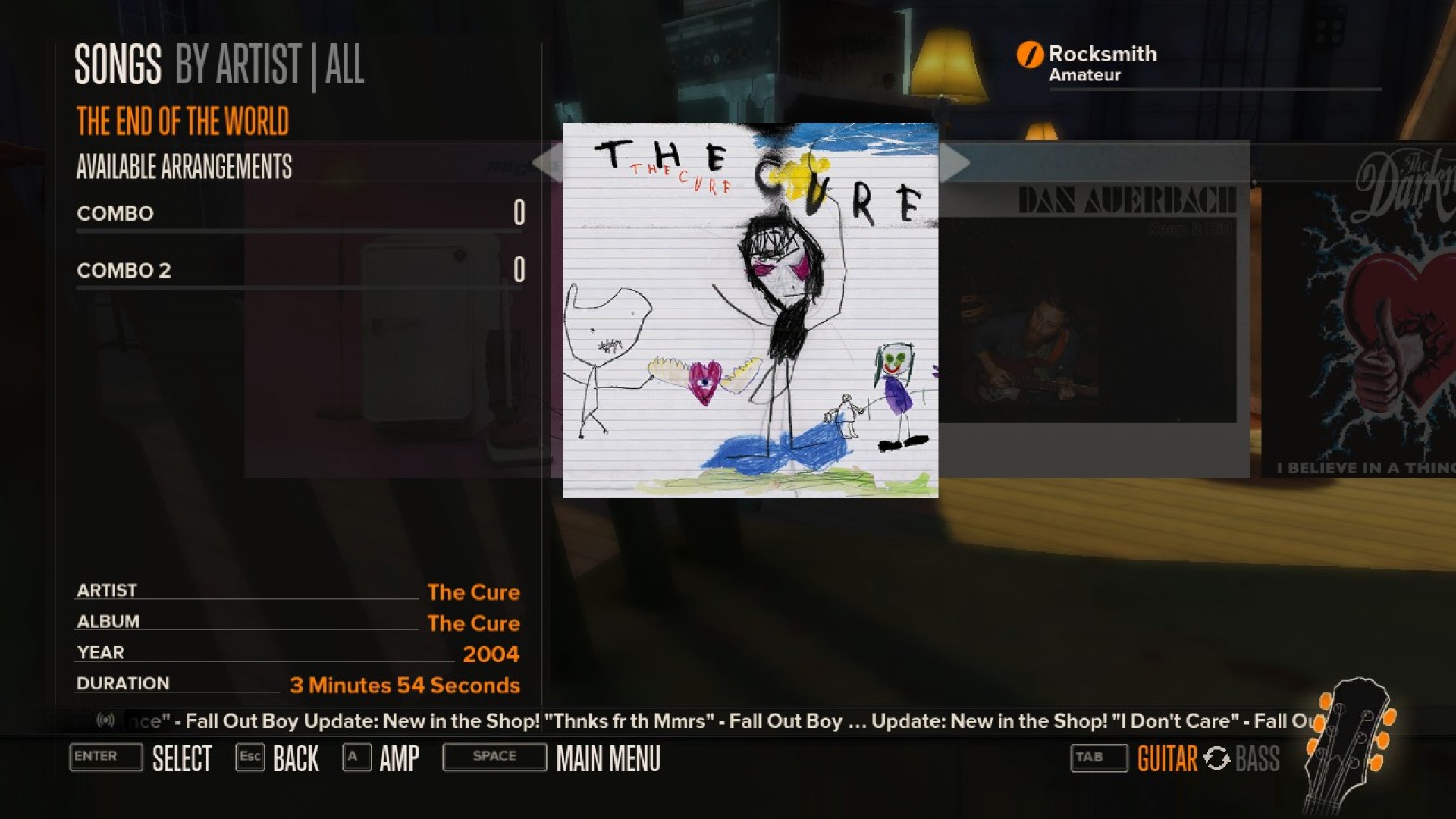Open SPACE Main Menu option

[494, 756]
